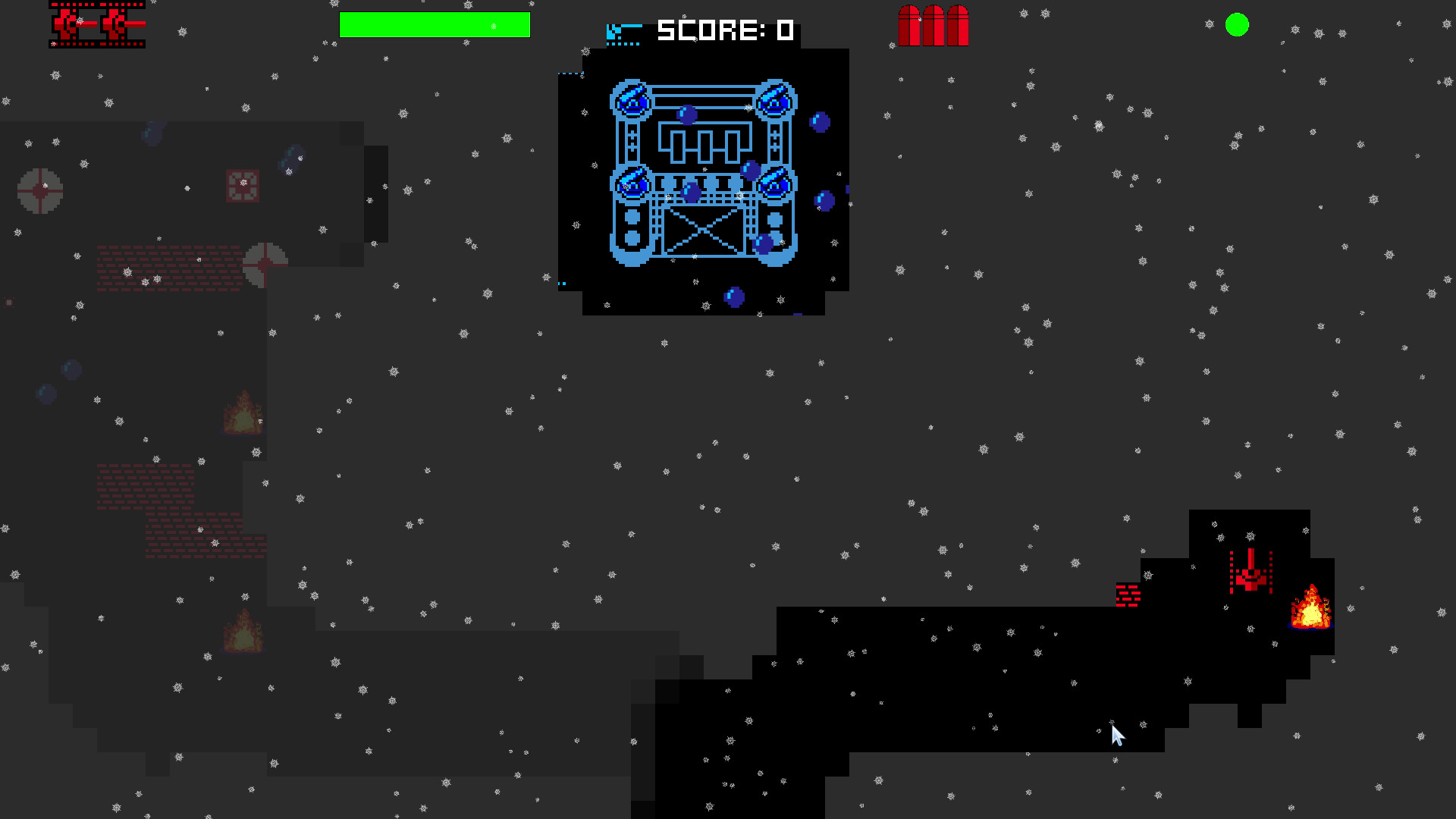Viewport: 1456px width, 819px height.
Task: Click the green health bar at the top
Action: (x=435, y=25)
